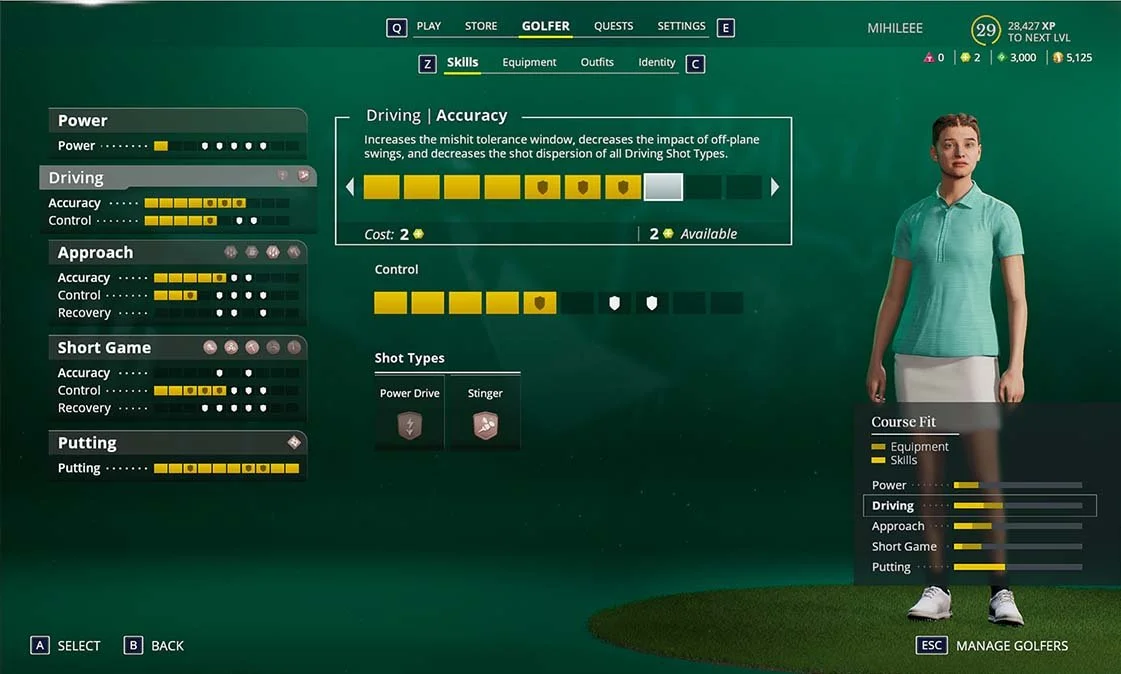Show the Outfits tab
The height and width of the screenshot is (674, 1121).
(x=597, y=62)
